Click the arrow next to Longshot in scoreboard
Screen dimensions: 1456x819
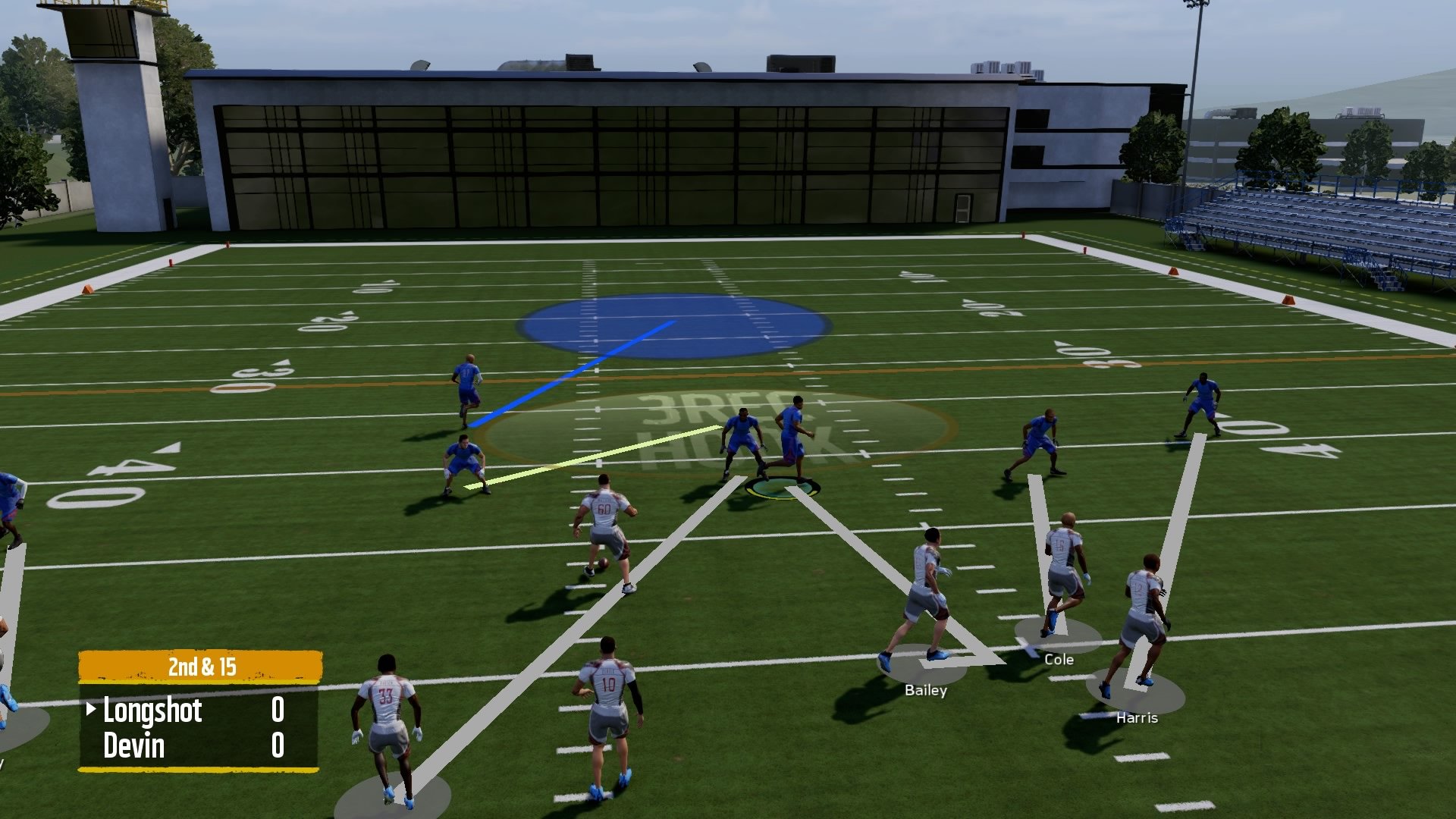click(89, 711)
